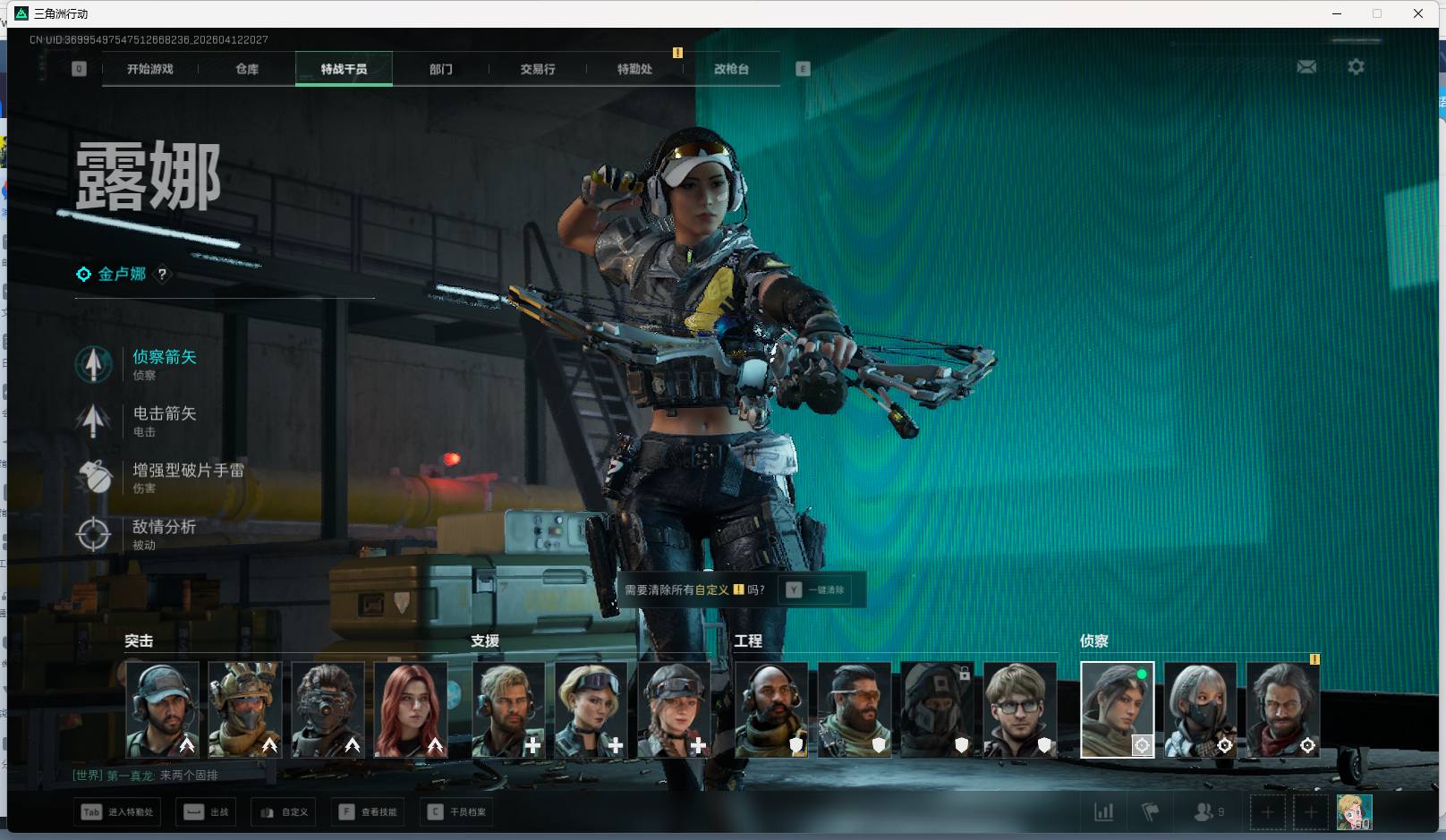Image resolution: width=1446 pixels, height=840 pixels.
Task: Switch to the 特勤处 tab
Action: 634,69
